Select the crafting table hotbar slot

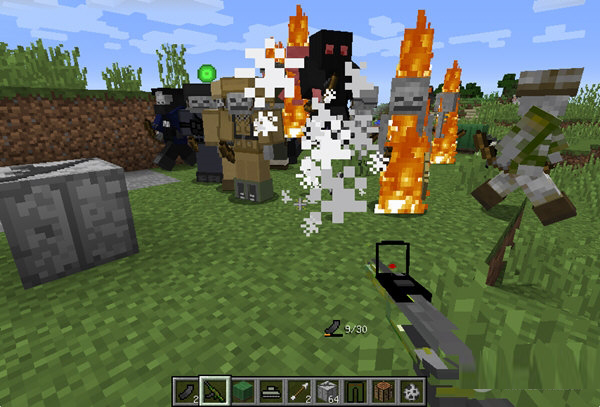pos(384,390)
